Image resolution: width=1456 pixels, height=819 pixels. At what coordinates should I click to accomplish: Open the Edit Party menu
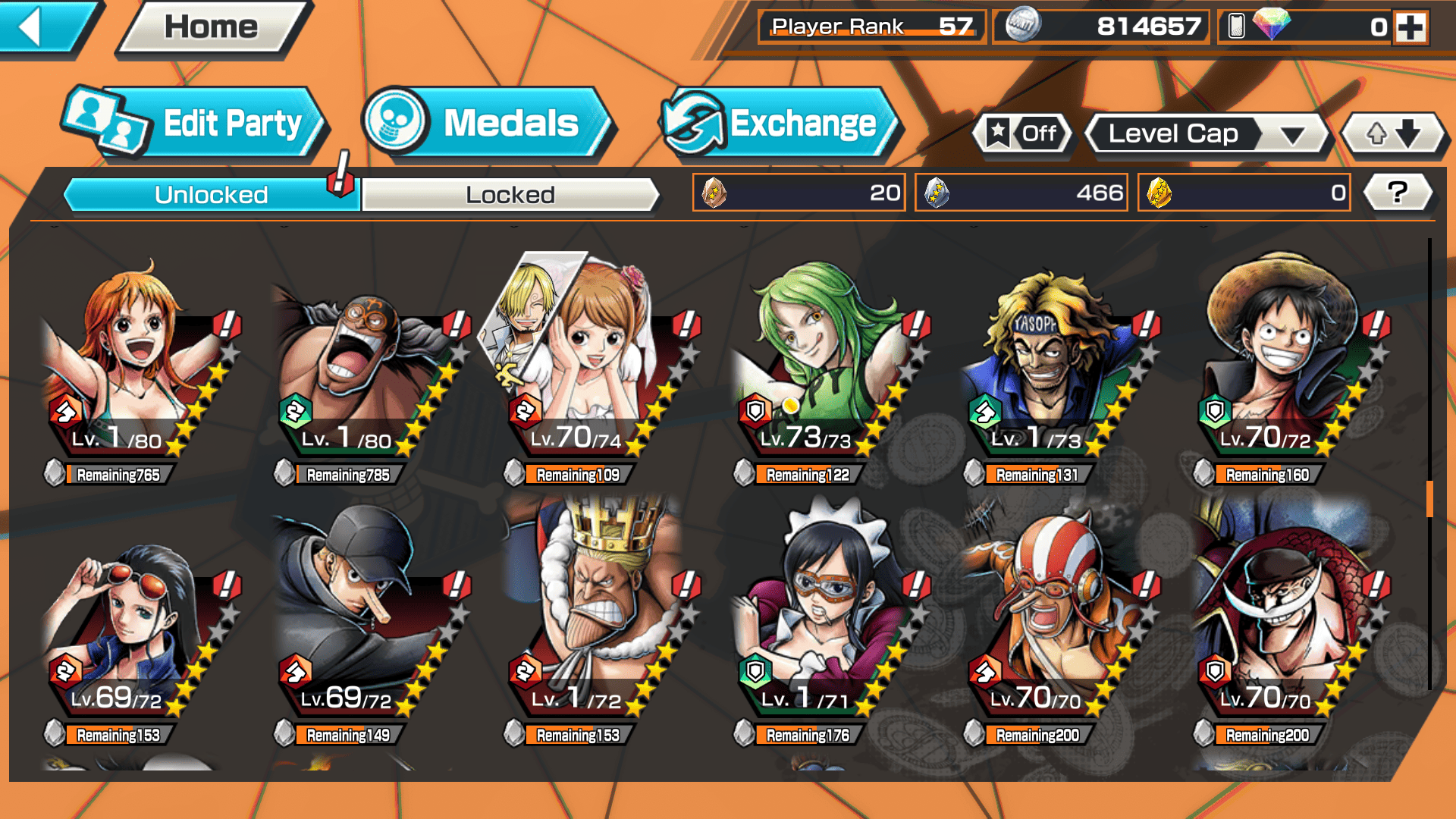pos(197,124)
